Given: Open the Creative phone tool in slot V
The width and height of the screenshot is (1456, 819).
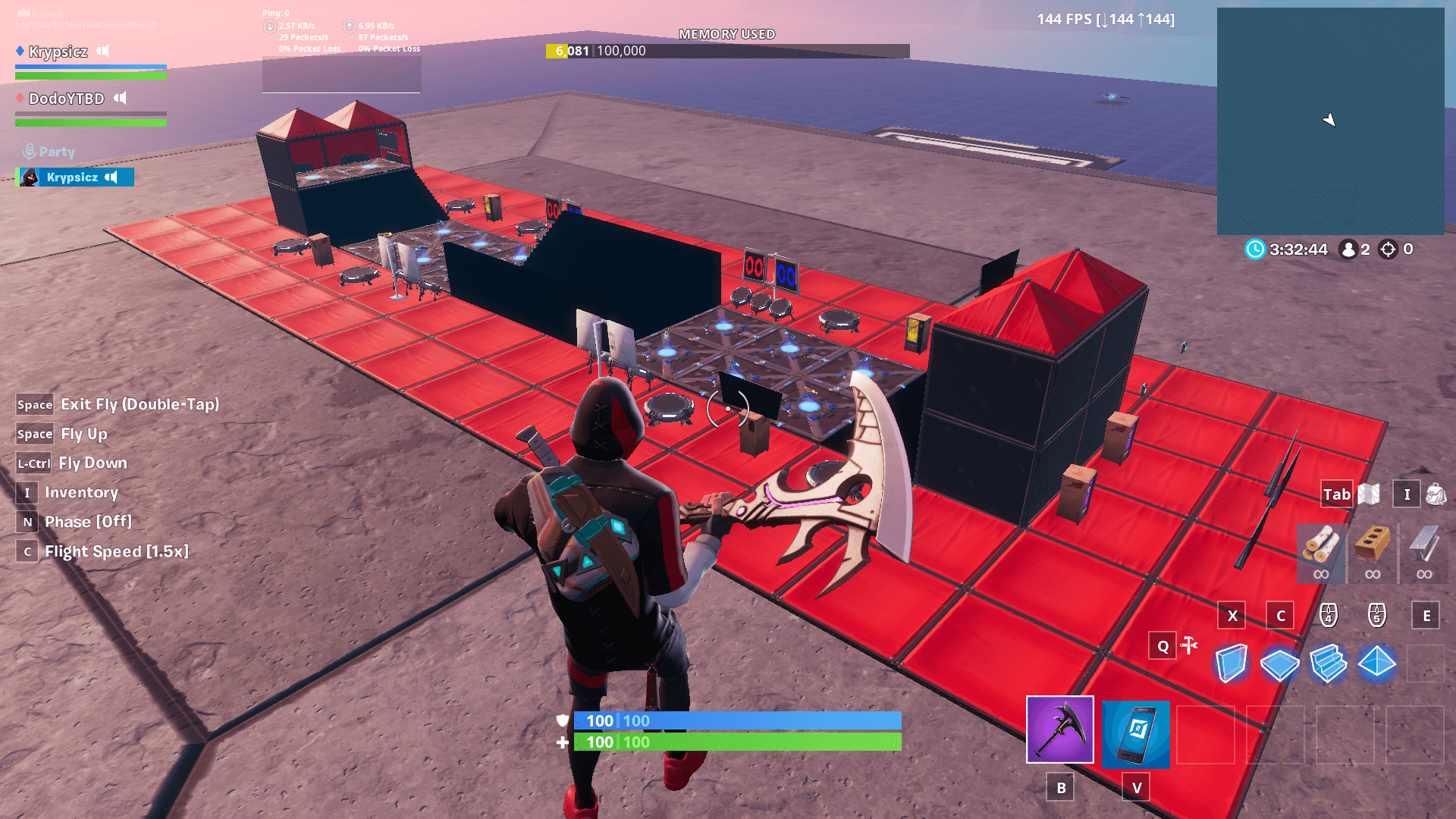Looking at the screenshot, I should [x=1136, y=733].
